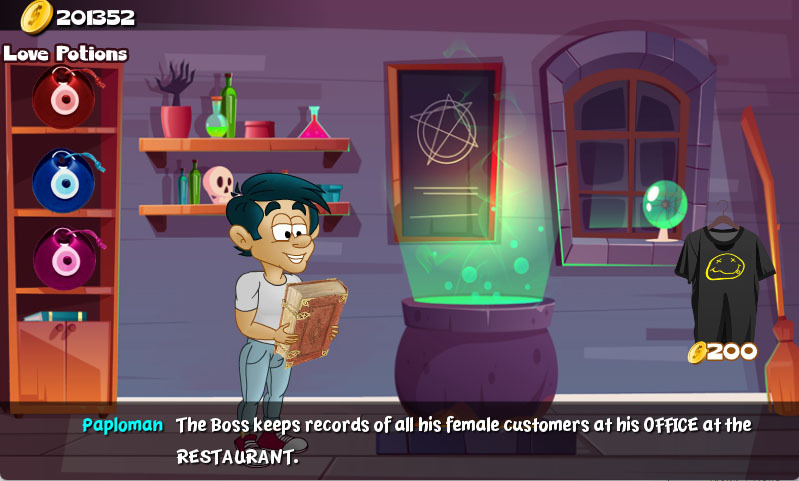Select the red love potion charm
The width and height of the screenshot is (799, 481).
[x=63, y=96]
